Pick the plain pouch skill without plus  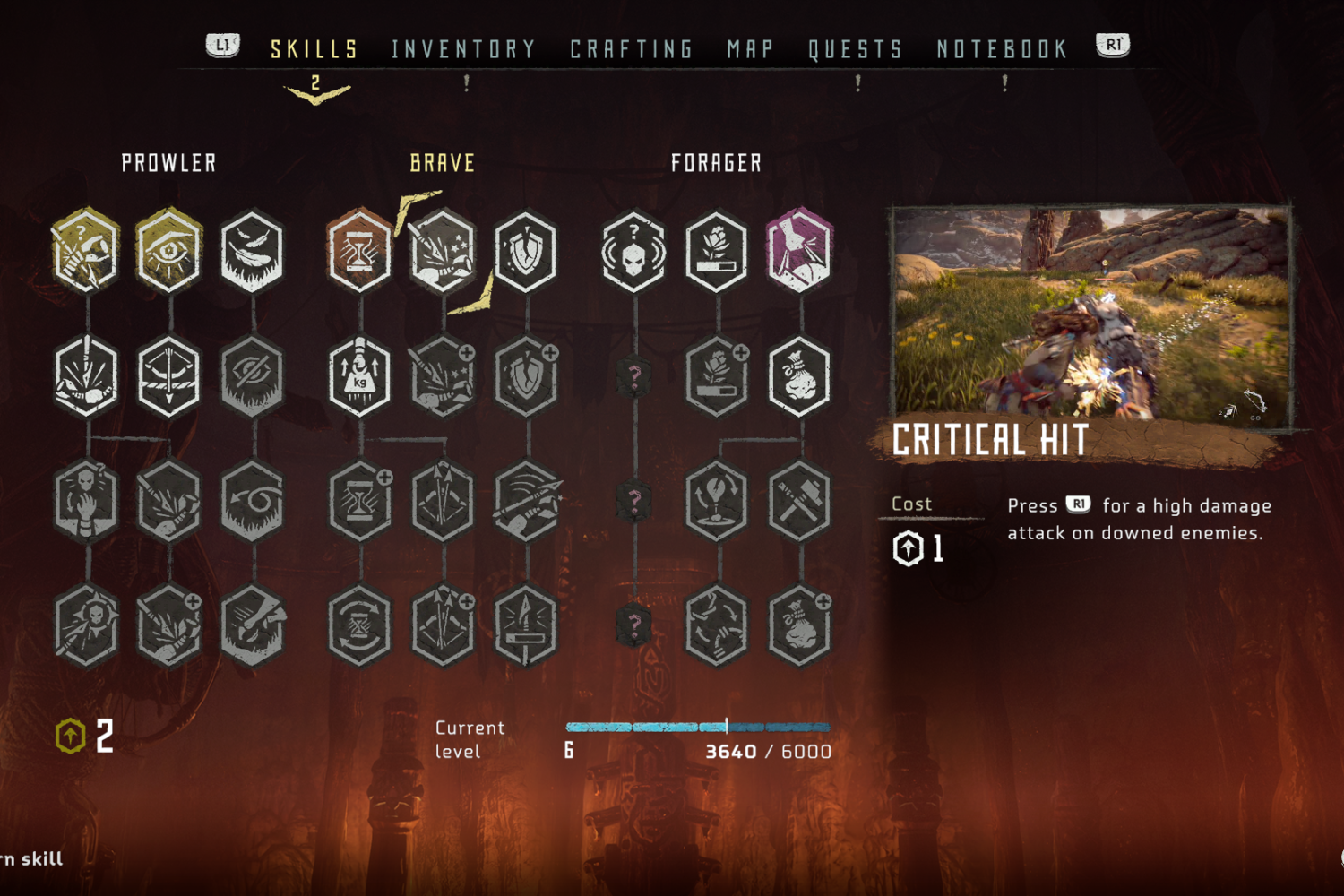pos(799,377)
